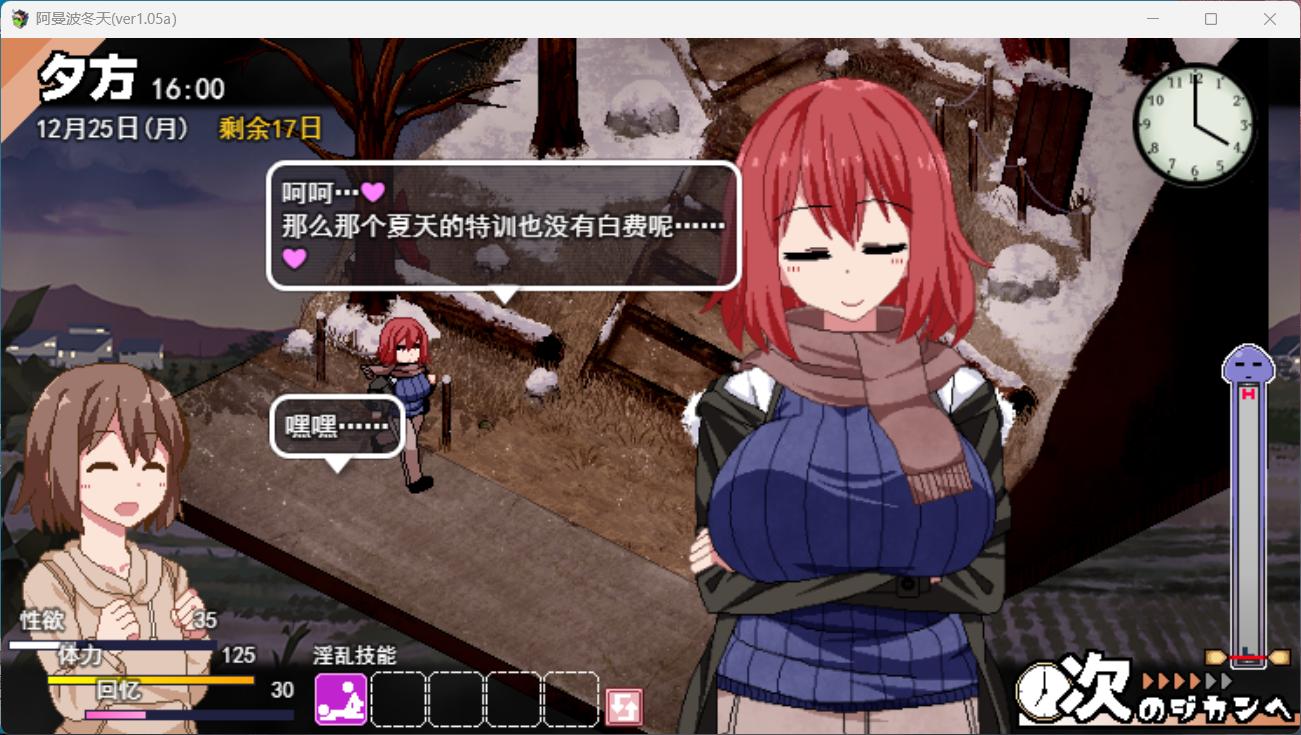Click the game icon in the window title bar
Image resolution: width=1301 pixels, height=735 pixels.
(18, 18)
